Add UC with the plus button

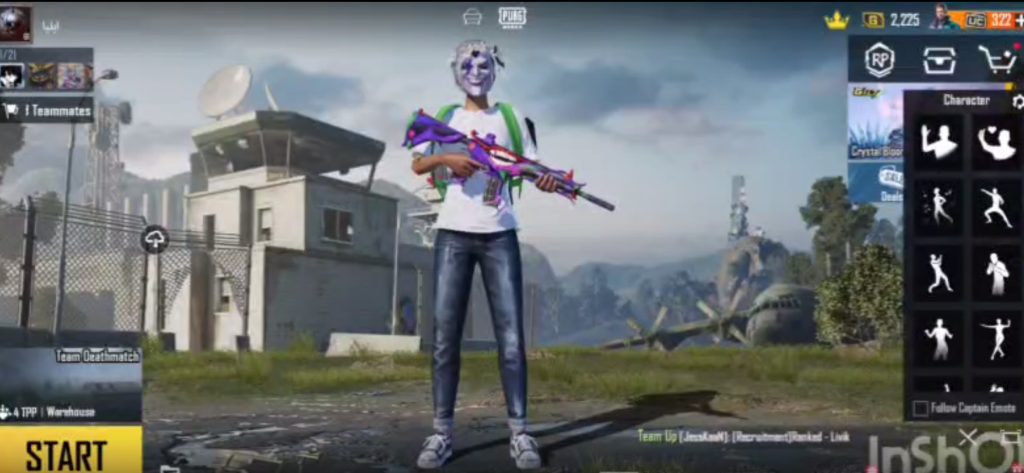point(1017,19)
